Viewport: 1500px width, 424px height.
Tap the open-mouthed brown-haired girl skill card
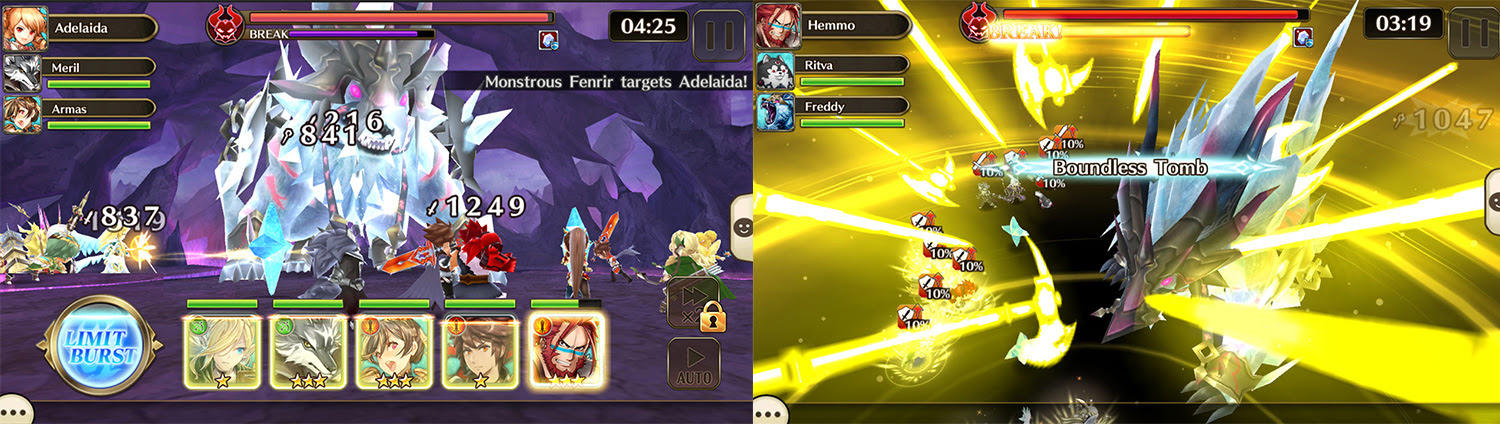pyautogui.click(x=394, y=351)
